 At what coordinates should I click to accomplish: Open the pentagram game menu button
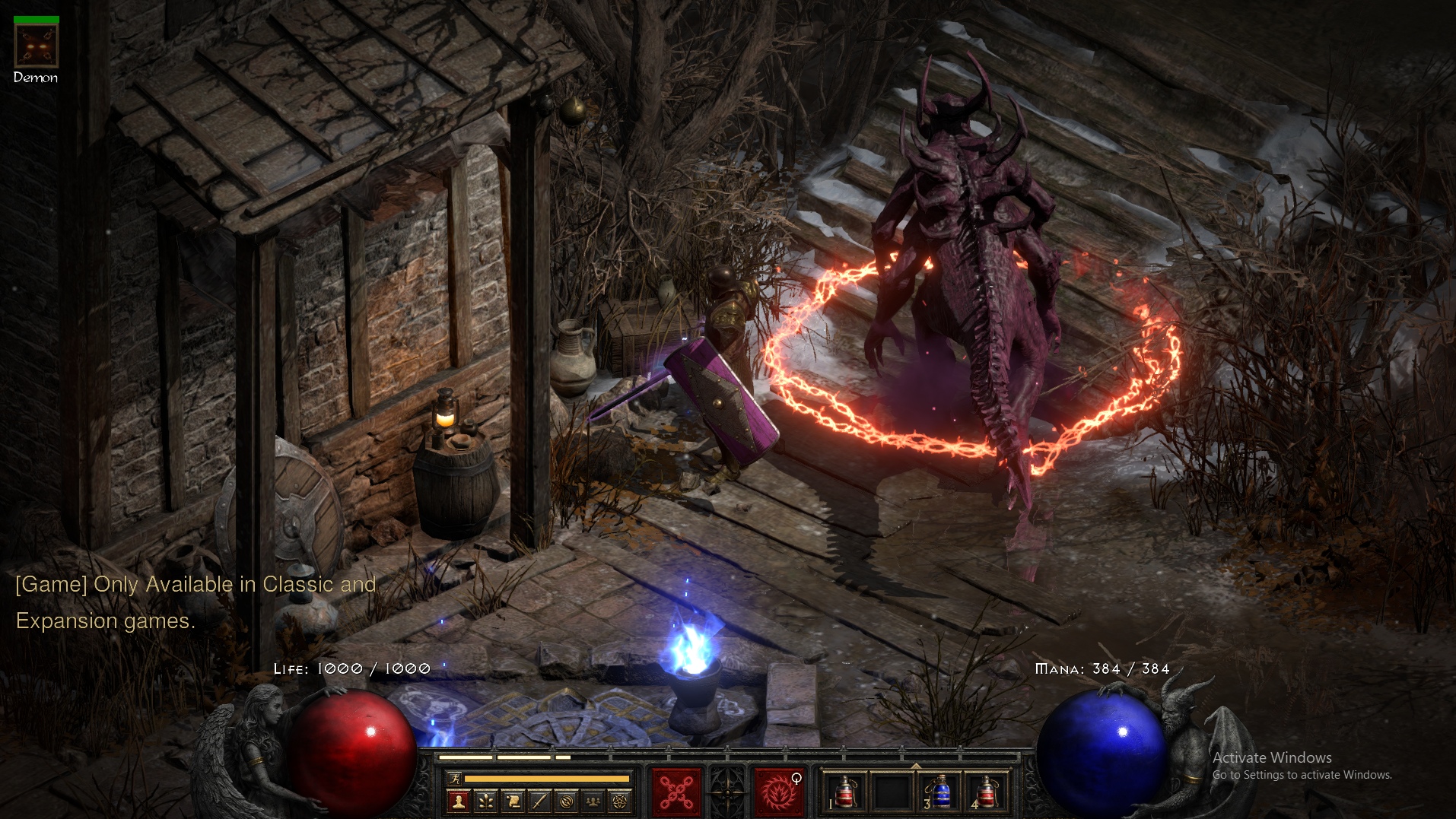click(621, 800)
